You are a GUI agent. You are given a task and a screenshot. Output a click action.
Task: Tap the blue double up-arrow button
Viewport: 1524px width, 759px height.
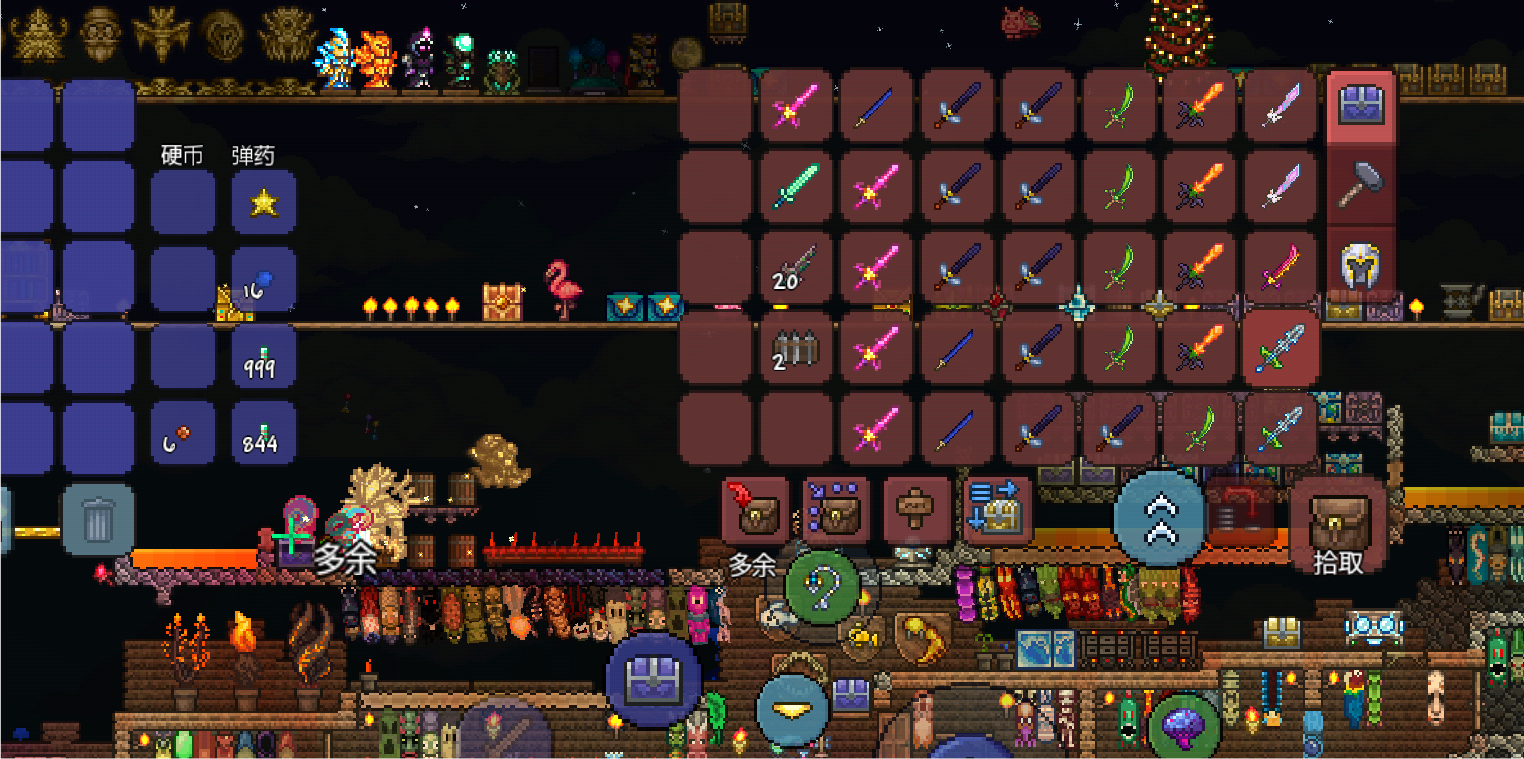pos(1160,517)
